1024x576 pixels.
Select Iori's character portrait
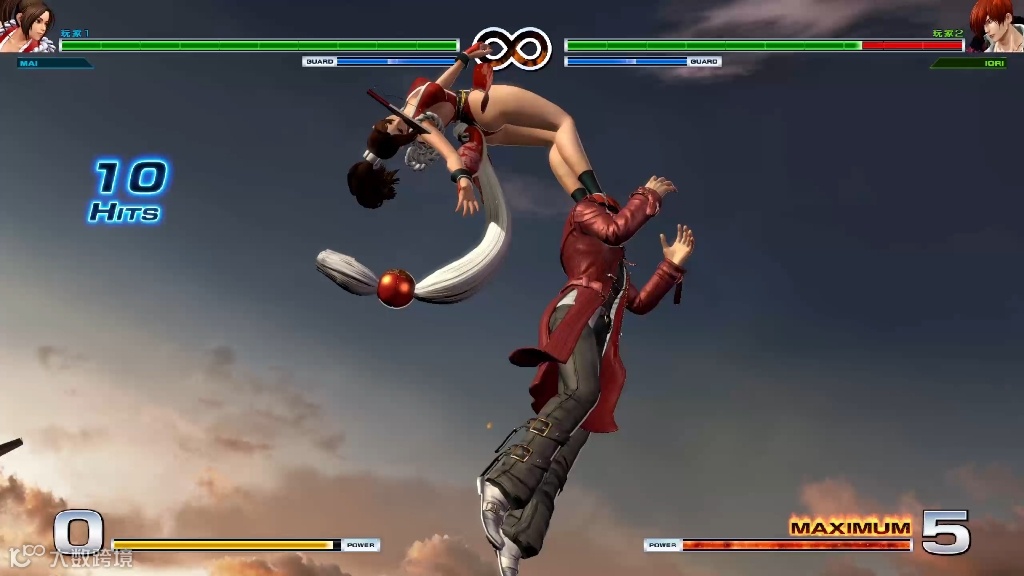(x=997, y=27)
